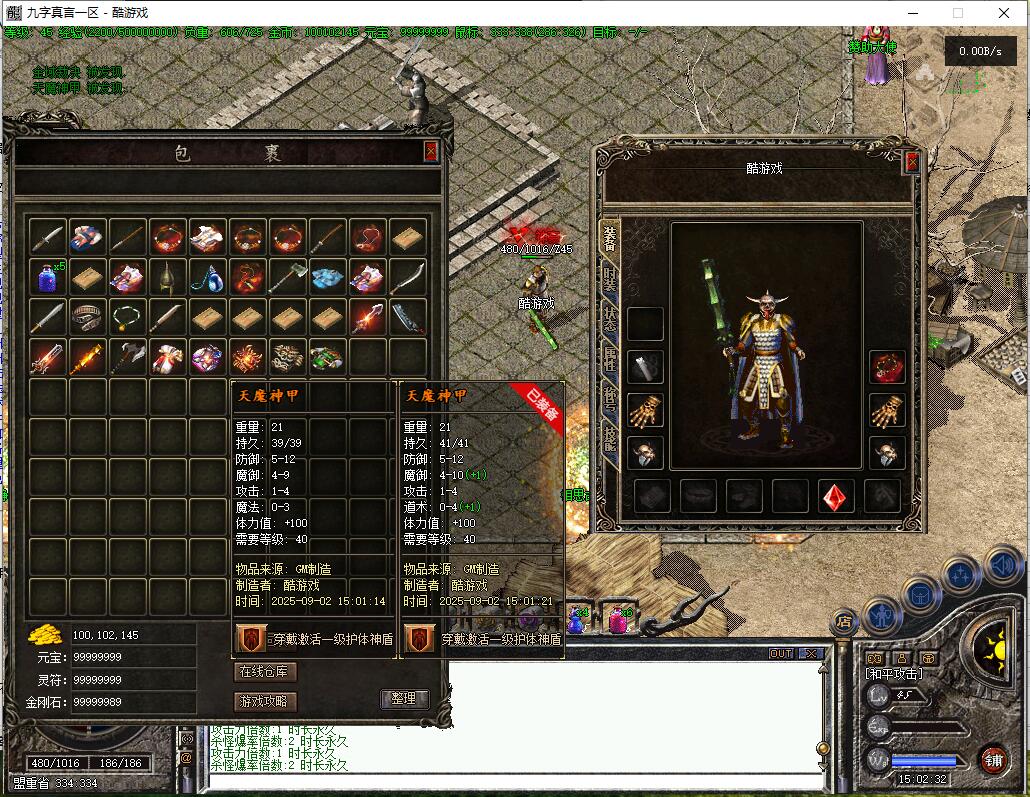Select the red gem equipment slot
Image resolution: width=1030 pixels, height=797 pixels.
point(836,496)
